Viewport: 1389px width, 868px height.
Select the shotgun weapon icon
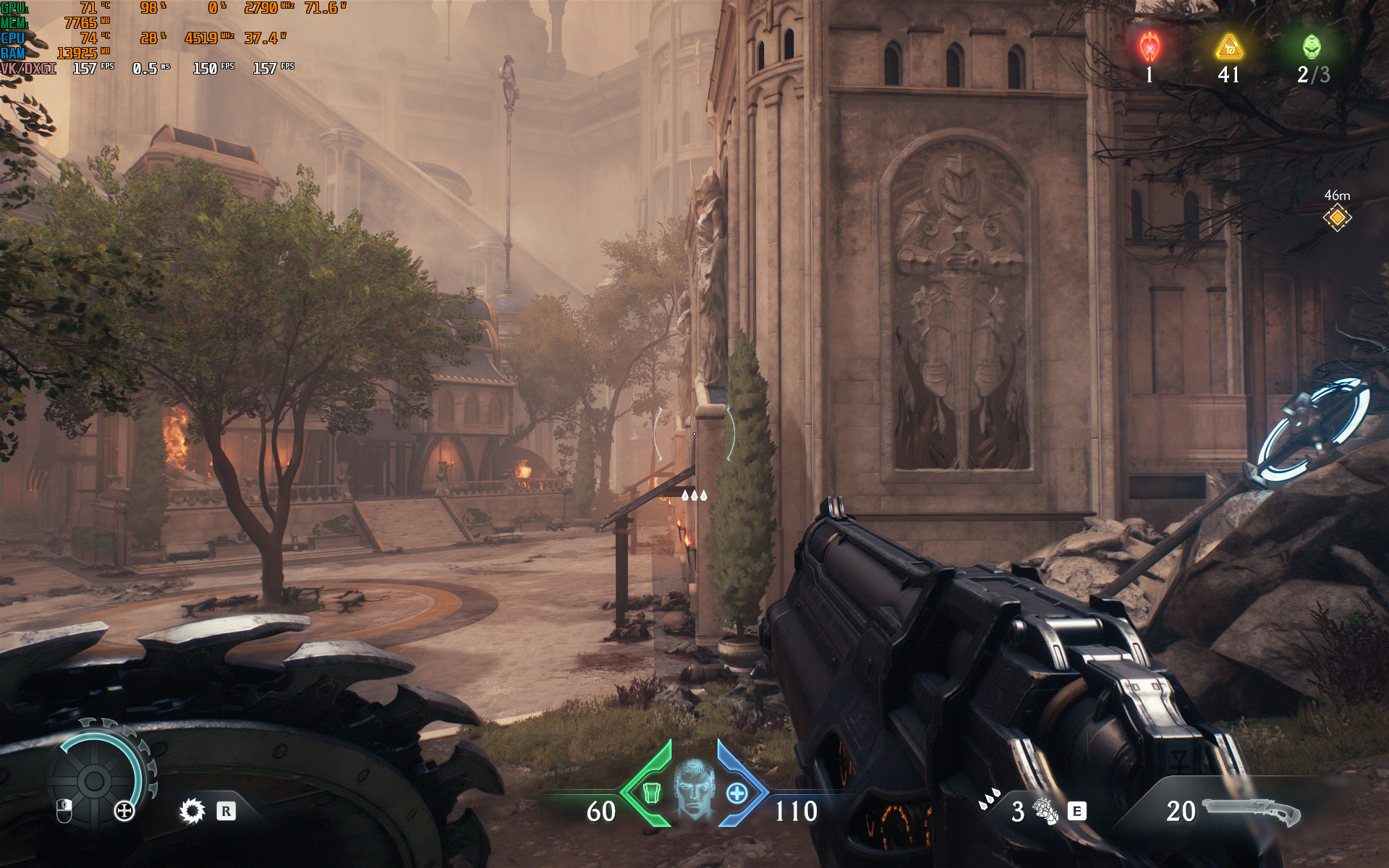(1251, 812)
